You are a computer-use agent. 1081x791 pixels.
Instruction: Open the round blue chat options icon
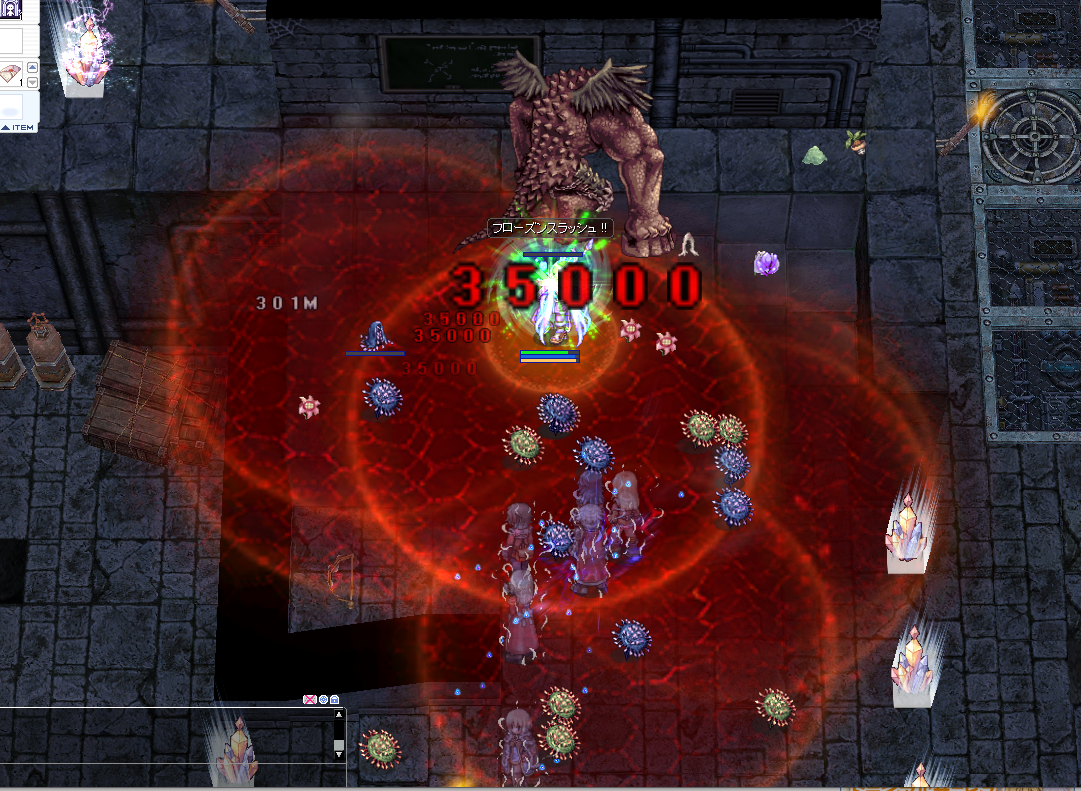click(x=322, y=700)
